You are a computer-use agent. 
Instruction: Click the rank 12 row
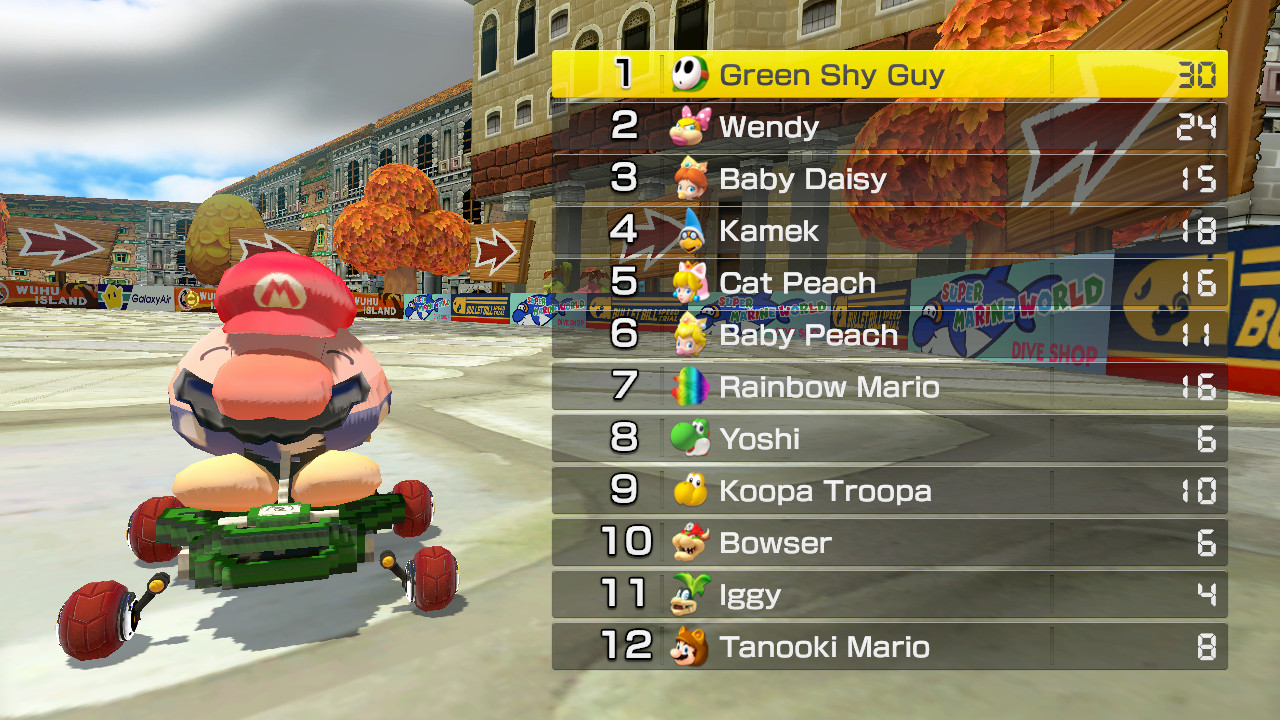(x=890, y=646)
